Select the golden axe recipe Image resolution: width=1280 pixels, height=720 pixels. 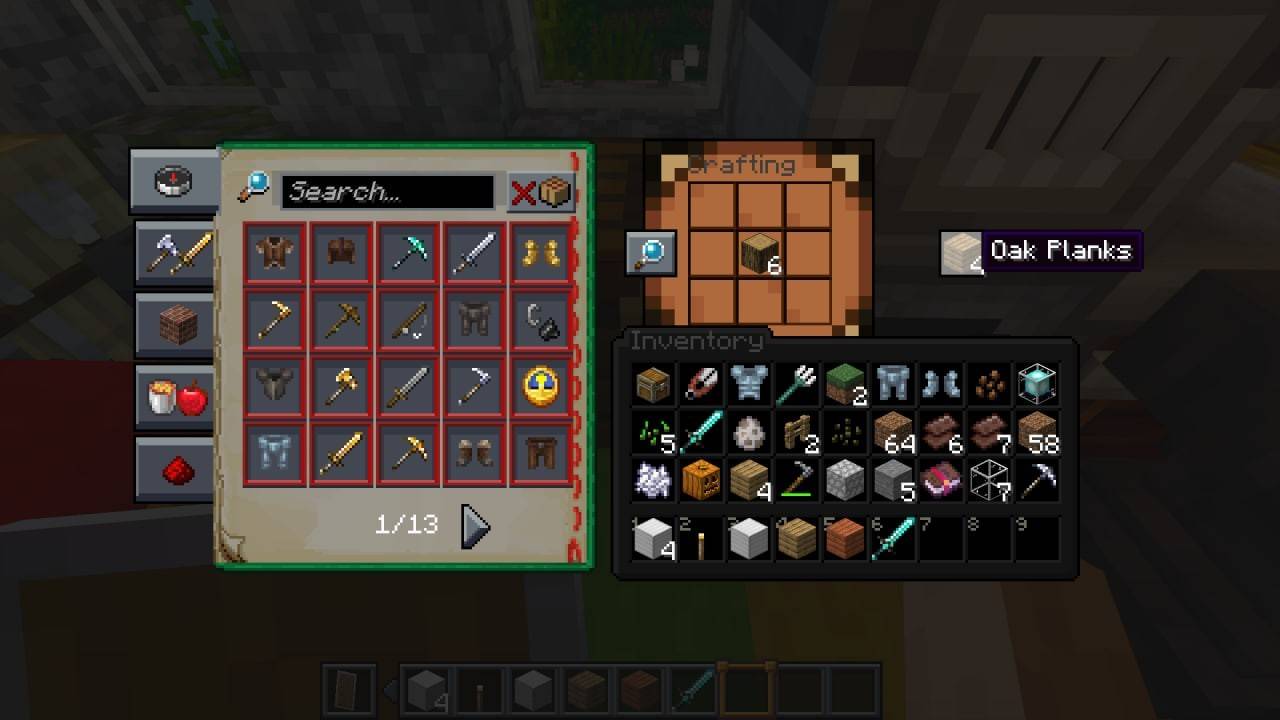tap(341, 387)
